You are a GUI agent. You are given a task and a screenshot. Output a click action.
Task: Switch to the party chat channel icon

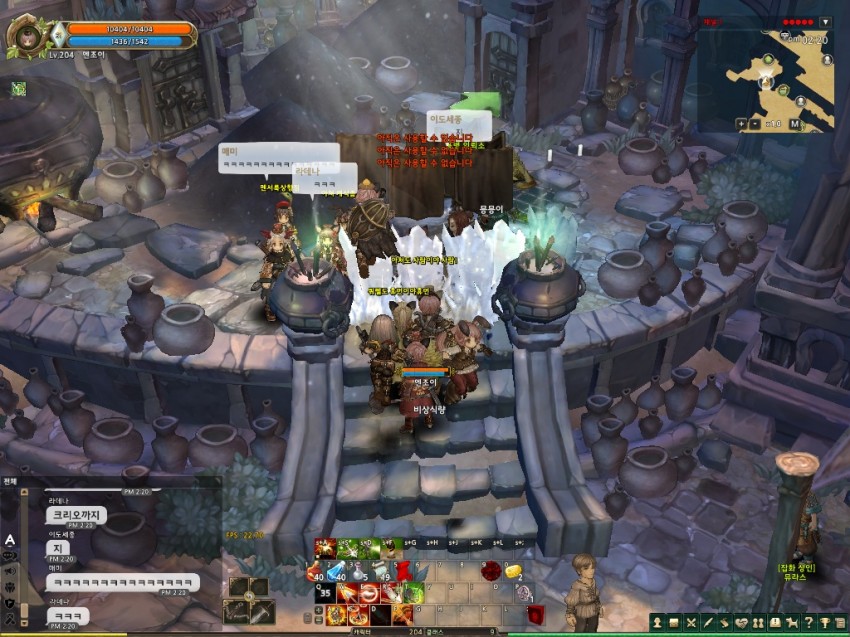[x=9, y=587]
